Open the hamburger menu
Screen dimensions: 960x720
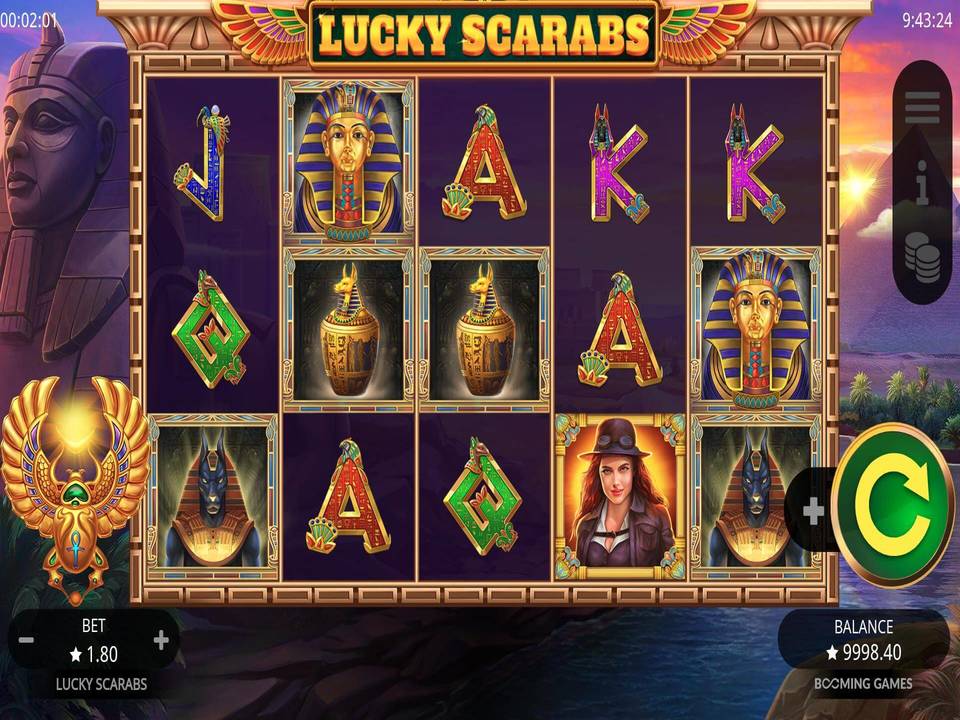[922, 108]
